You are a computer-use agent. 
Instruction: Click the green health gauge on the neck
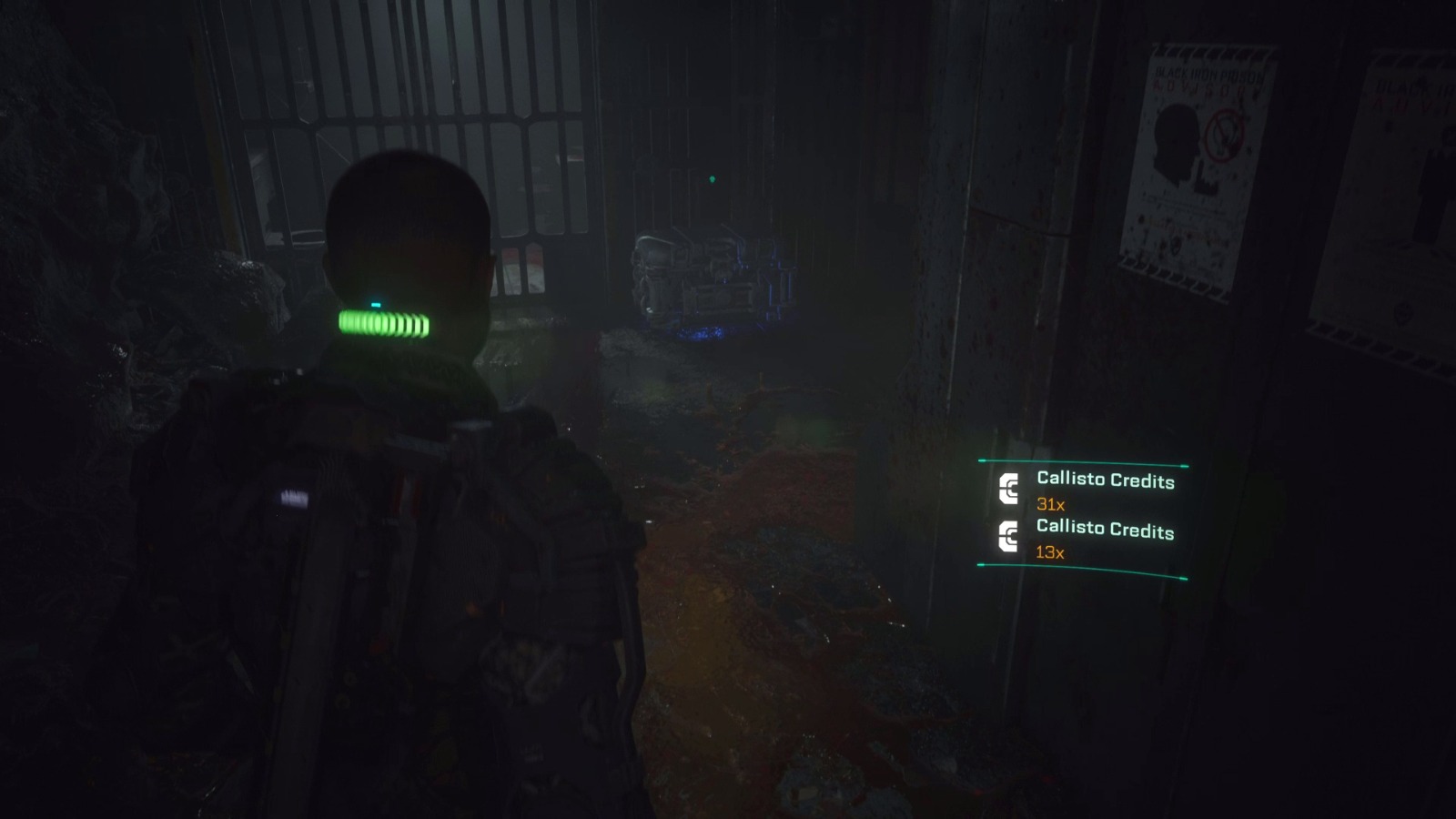[x=382, y=323]
